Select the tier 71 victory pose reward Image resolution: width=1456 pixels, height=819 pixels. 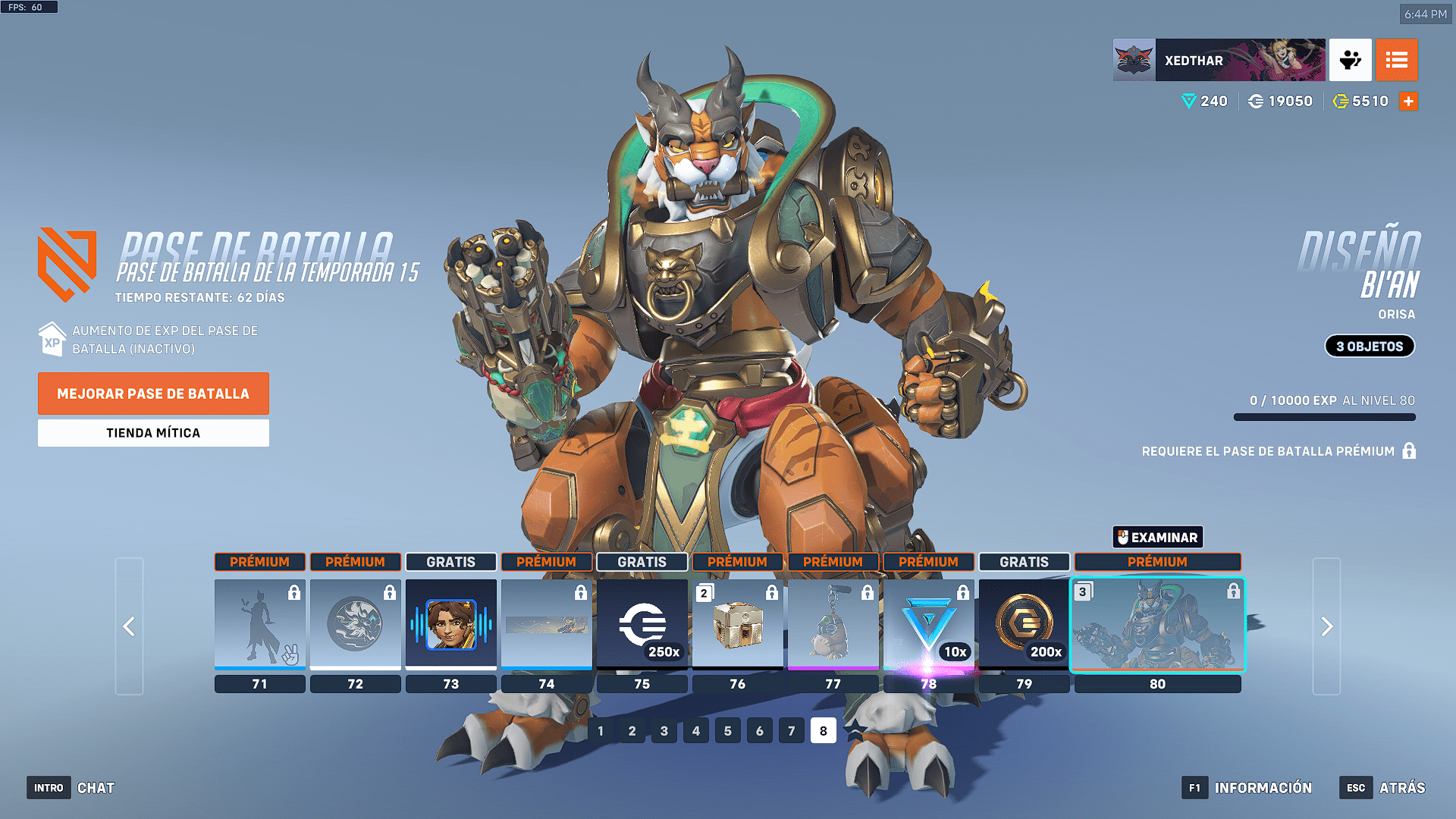click(x=260, y=624)
